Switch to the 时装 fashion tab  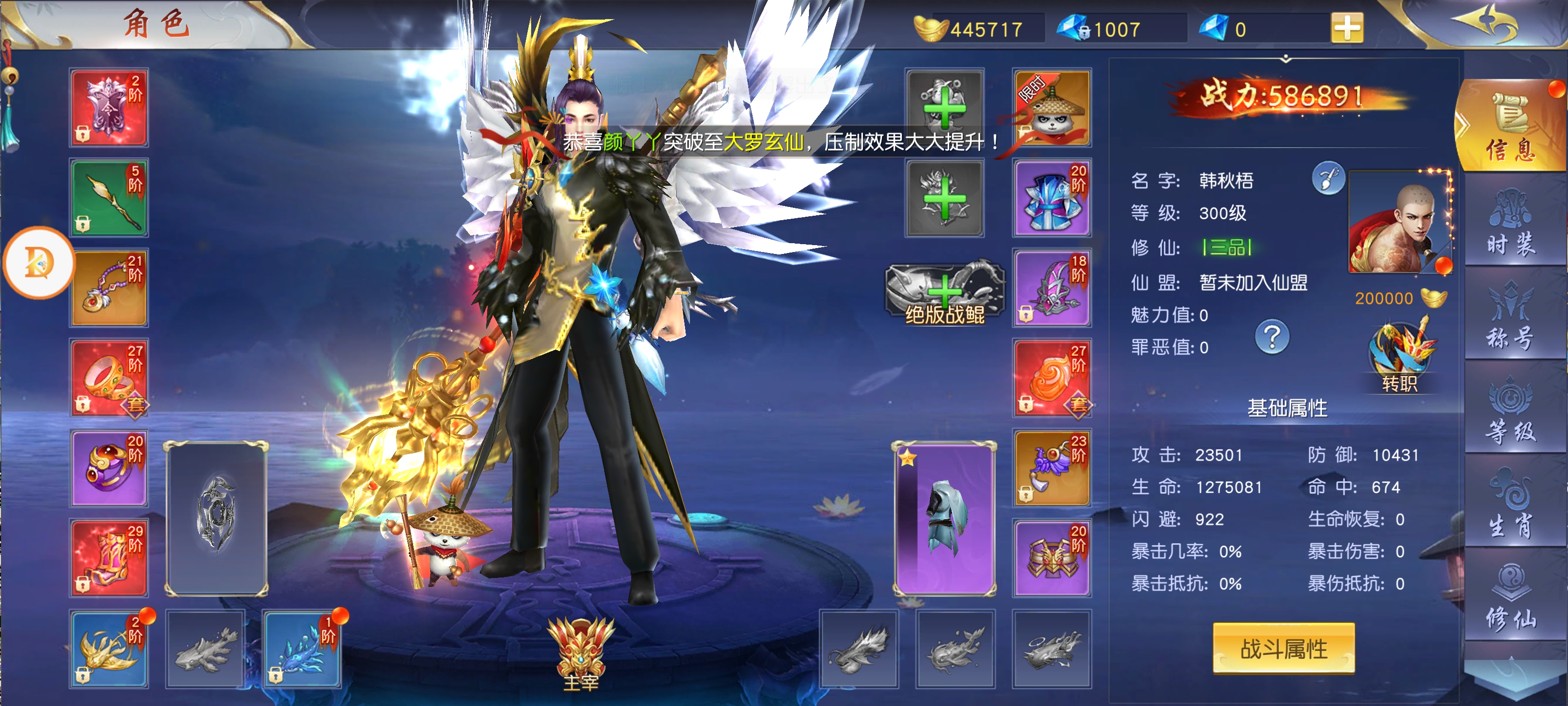tap(1510, 222)
